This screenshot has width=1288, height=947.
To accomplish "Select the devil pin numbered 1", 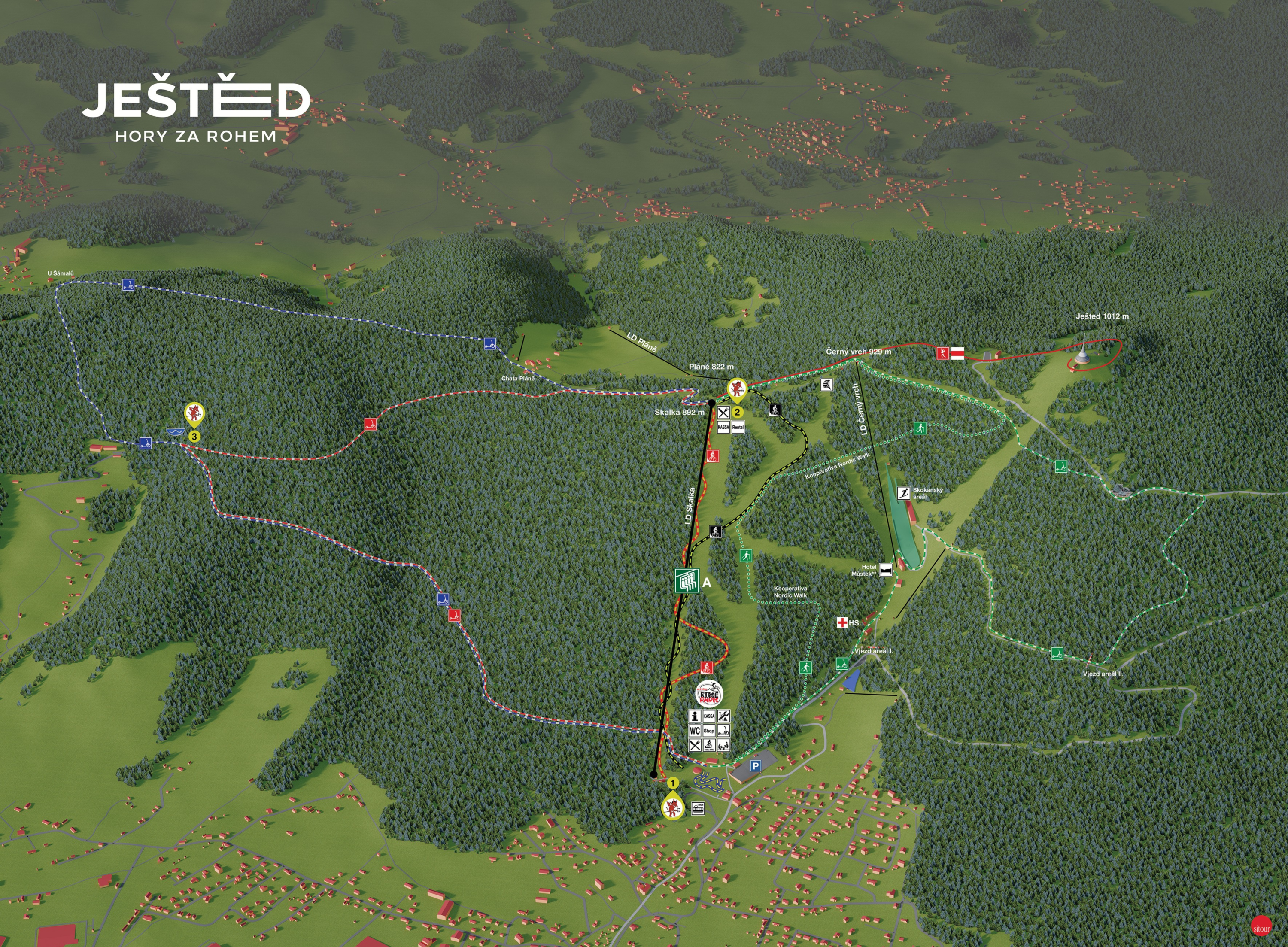I will [672, 807].
